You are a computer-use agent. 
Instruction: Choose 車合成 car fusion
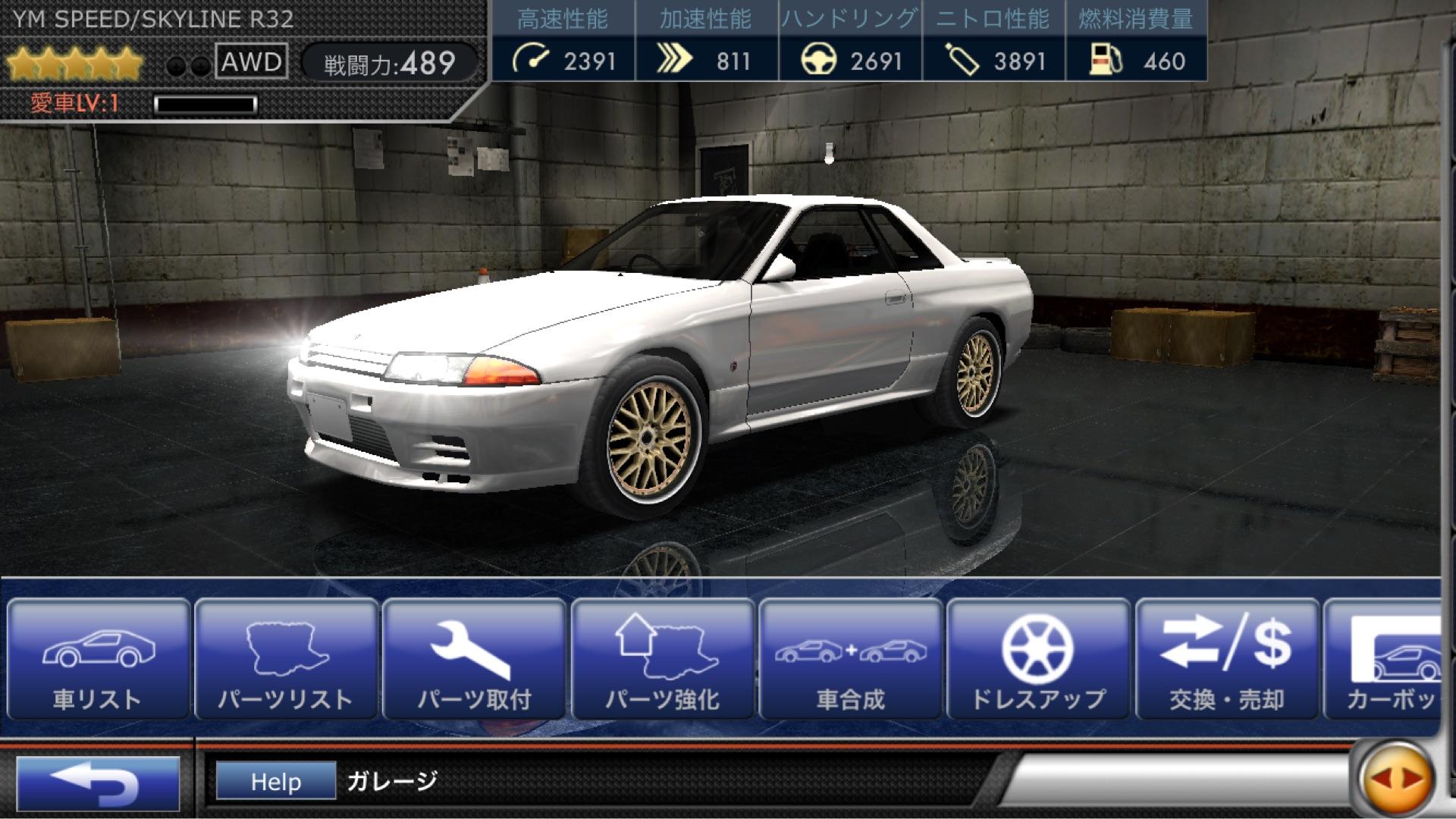[x=850, y=659]
